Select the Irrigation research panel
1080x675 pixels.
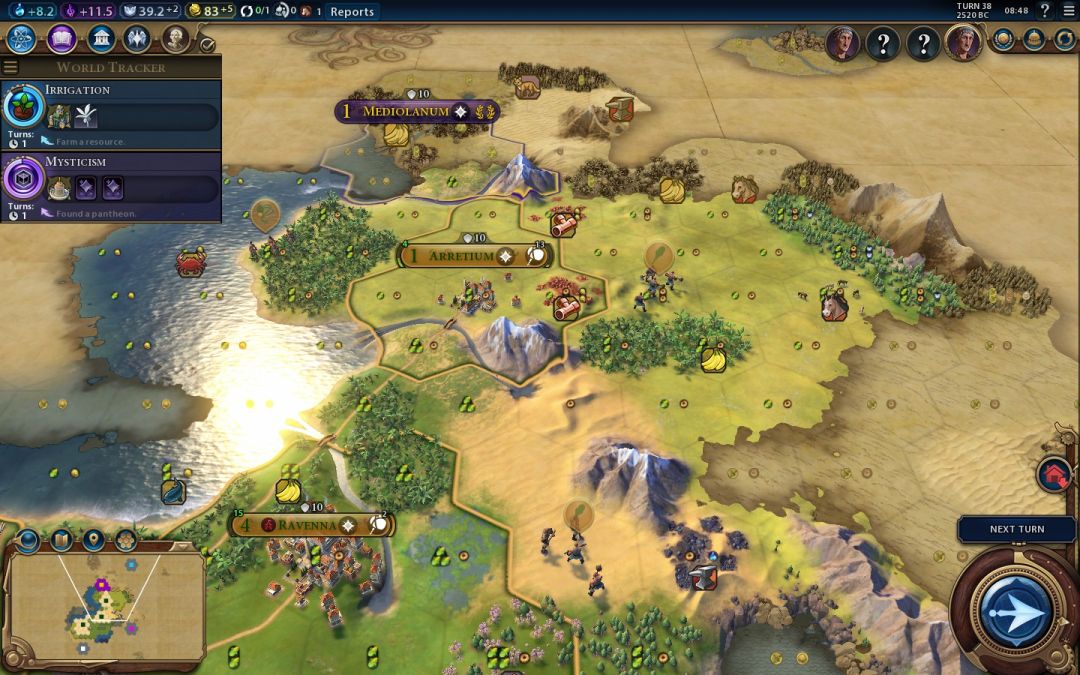110,115
